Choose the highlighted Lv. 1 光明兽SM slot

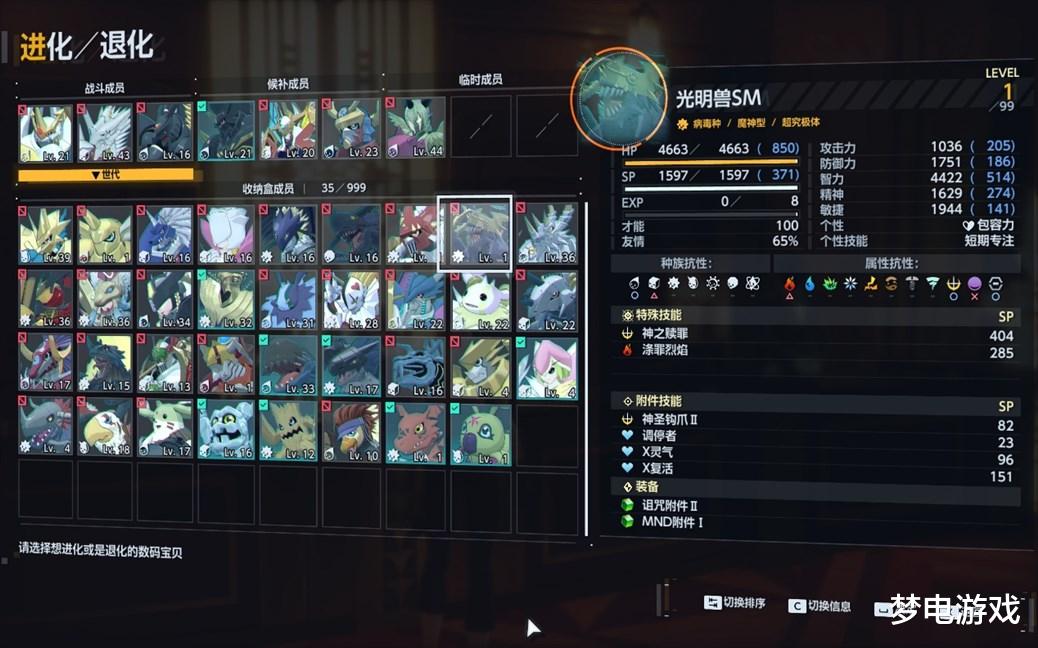(x=475, y=234)
